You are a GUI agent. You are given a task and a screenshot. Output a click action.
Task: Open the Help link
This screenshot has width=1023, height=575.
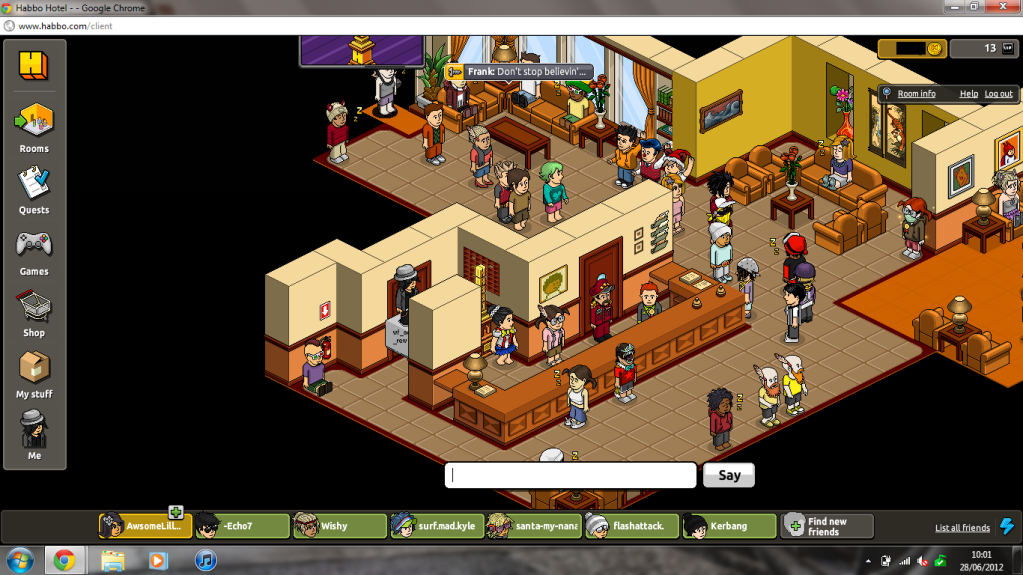(x=968, y=94)
